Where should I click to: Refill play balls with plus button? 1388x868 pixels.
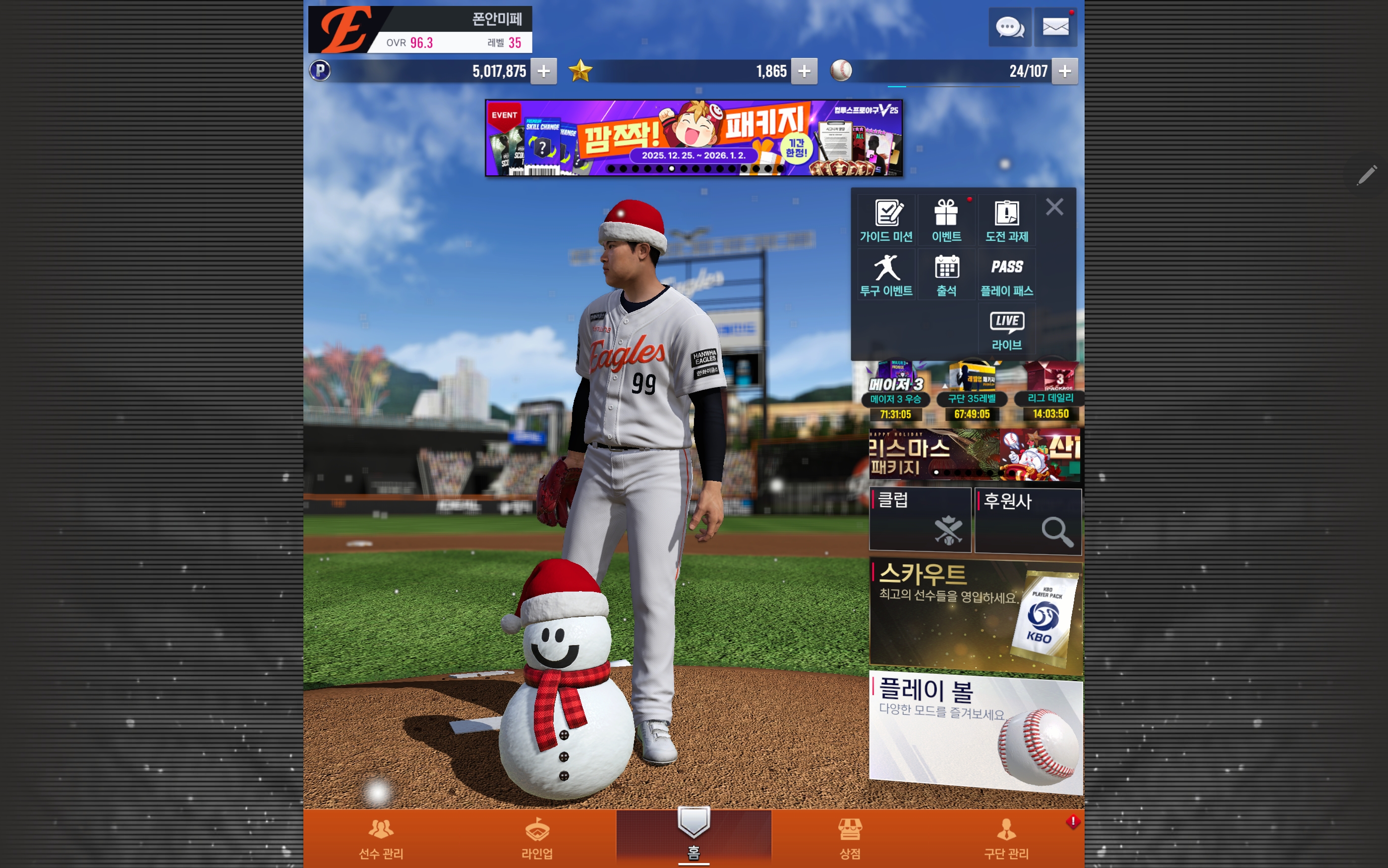pyautogui.click(x=1064, y=71)
